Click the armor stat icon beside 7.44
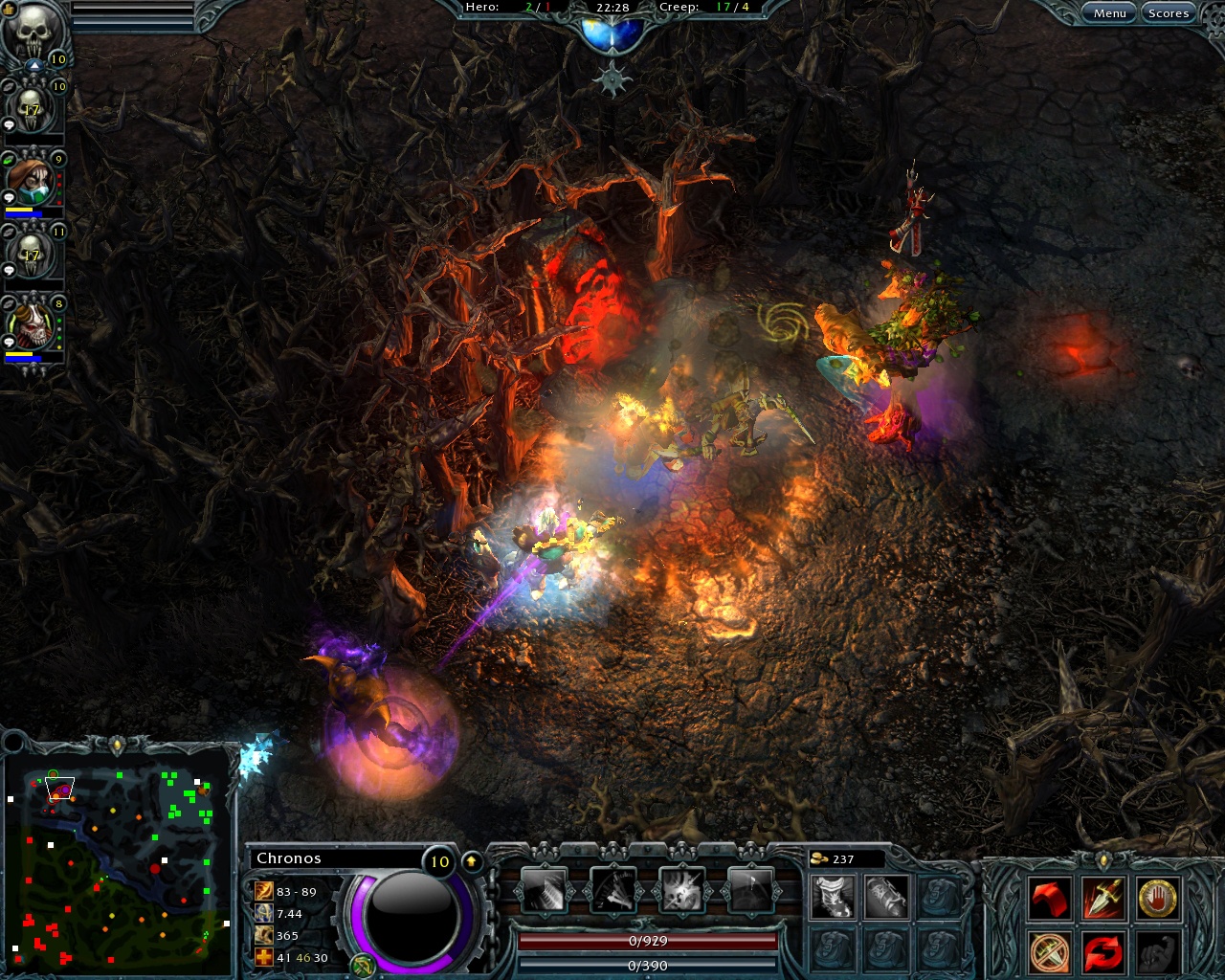The width and height of the screenshot is (1225, 980). (264, 914)
